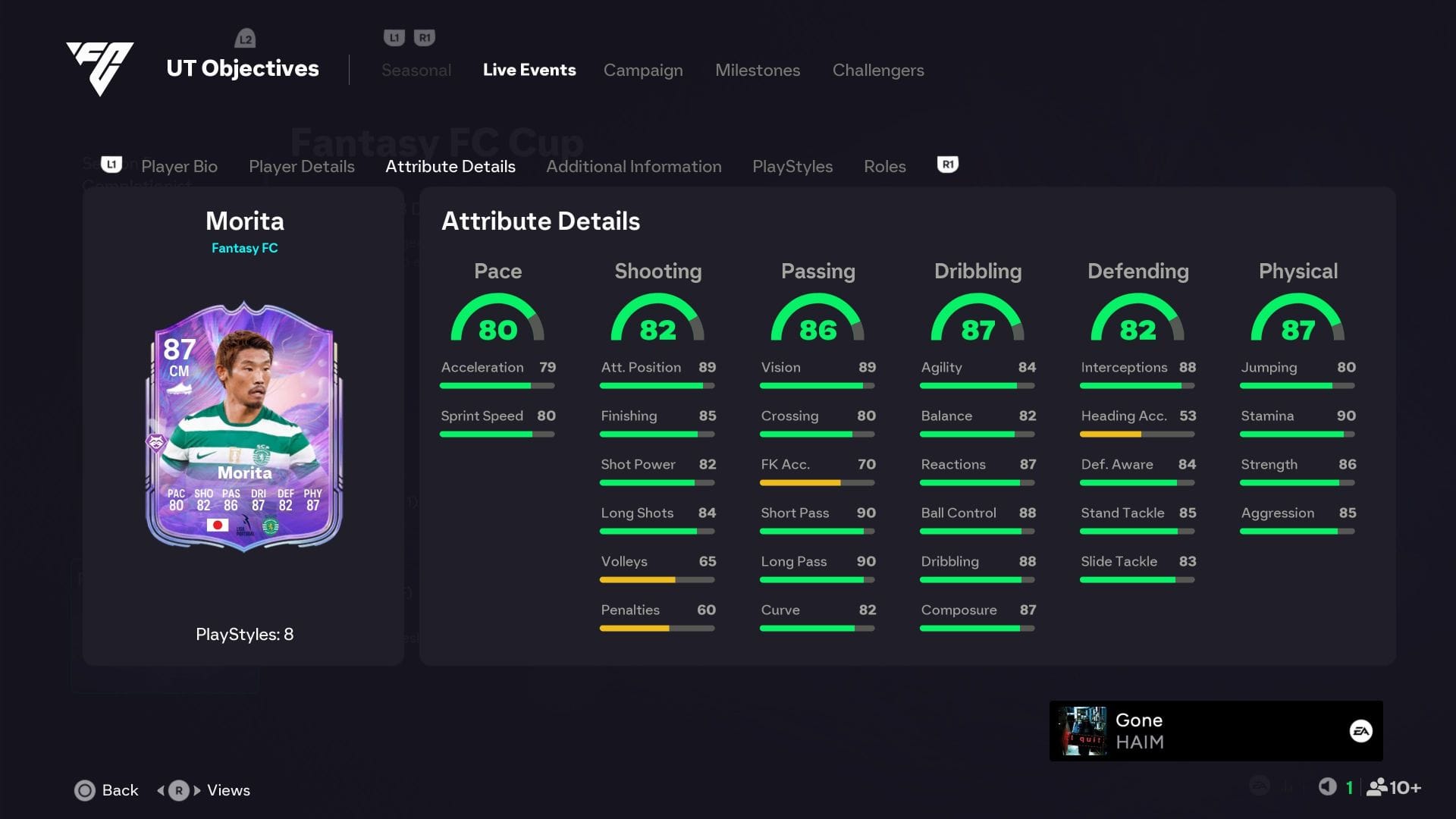Open the EA logo on the music widget
The width and height of the screenshot is (1456, 819).
[x=1362, y=730]
